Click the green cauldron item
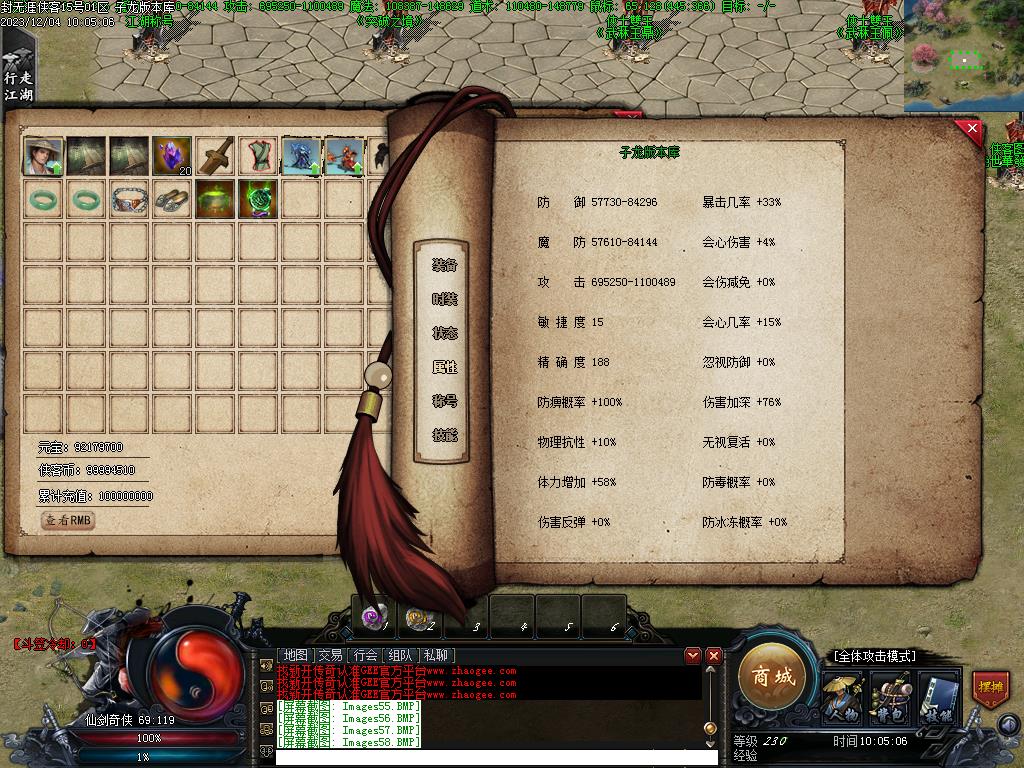This screenshot has height=768, width=1024. tap(215, 199)
